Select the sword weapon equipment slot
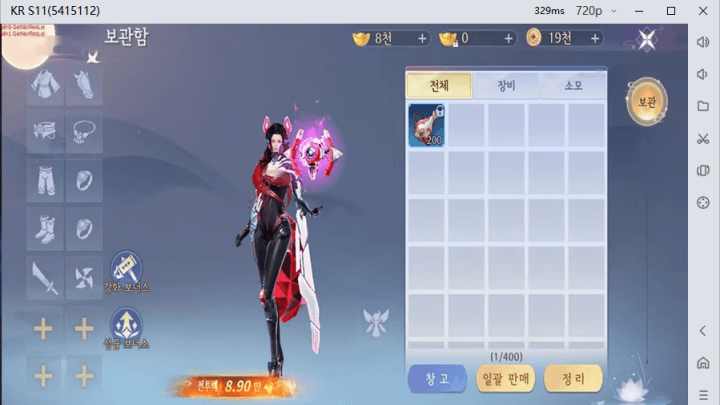Screen dimensions: 720x405 pos(45,276)
